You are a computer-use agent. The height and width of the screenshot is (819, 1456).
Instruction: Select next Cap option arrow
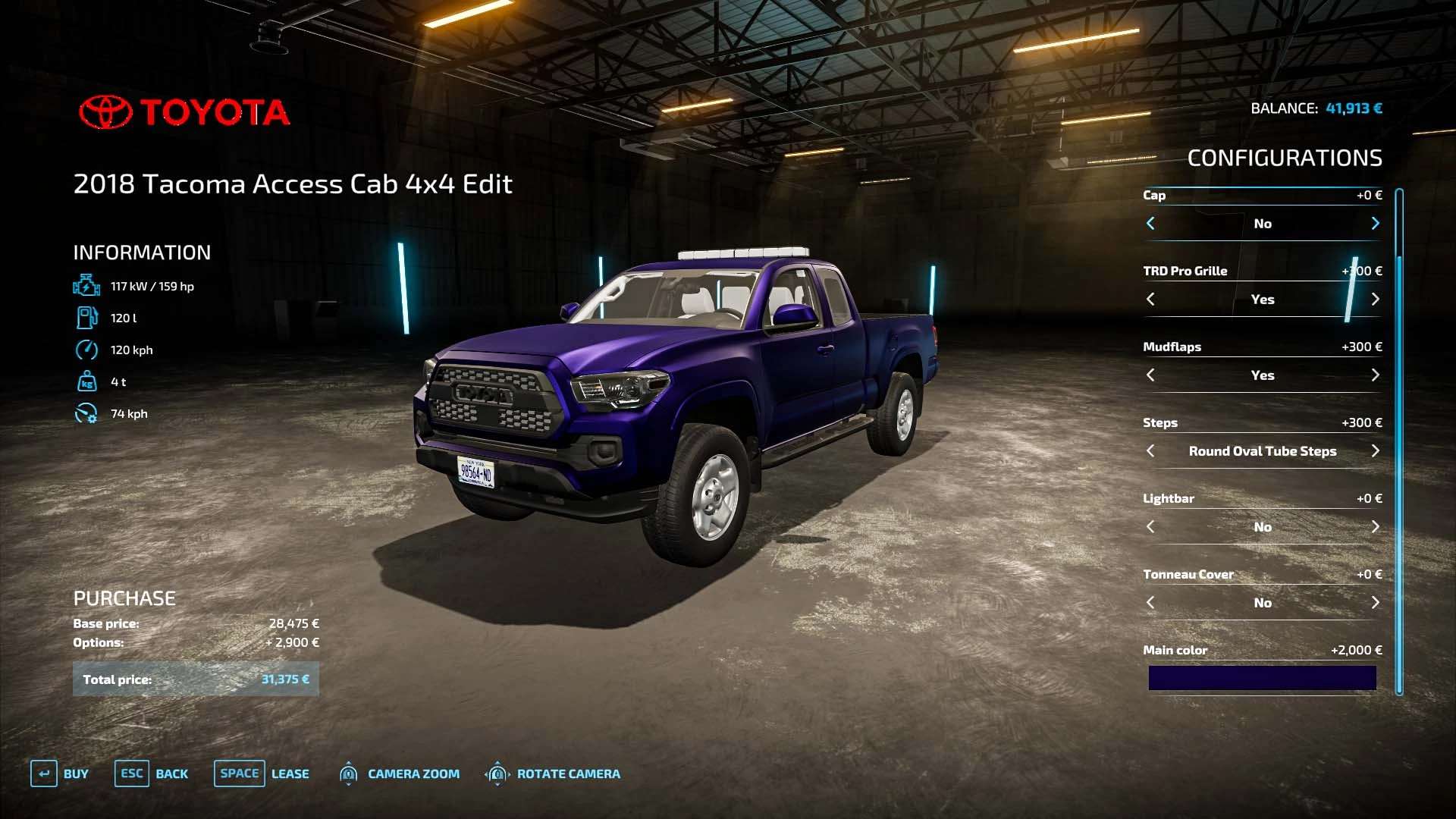pyautogui.click(x=1375, y=224)
